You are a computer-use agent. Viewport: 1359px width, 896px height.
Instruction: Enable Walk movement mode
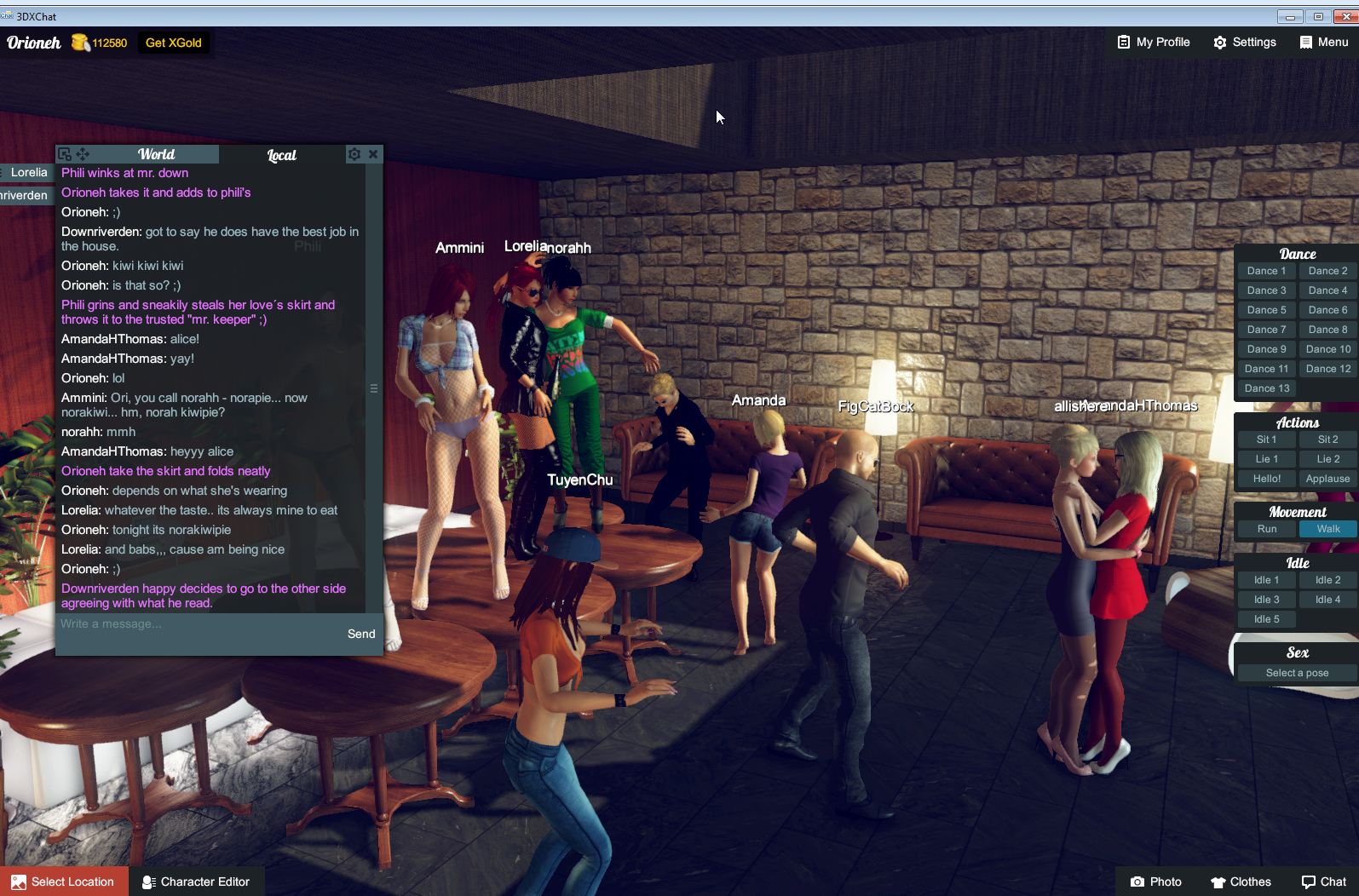(1327, 529)
